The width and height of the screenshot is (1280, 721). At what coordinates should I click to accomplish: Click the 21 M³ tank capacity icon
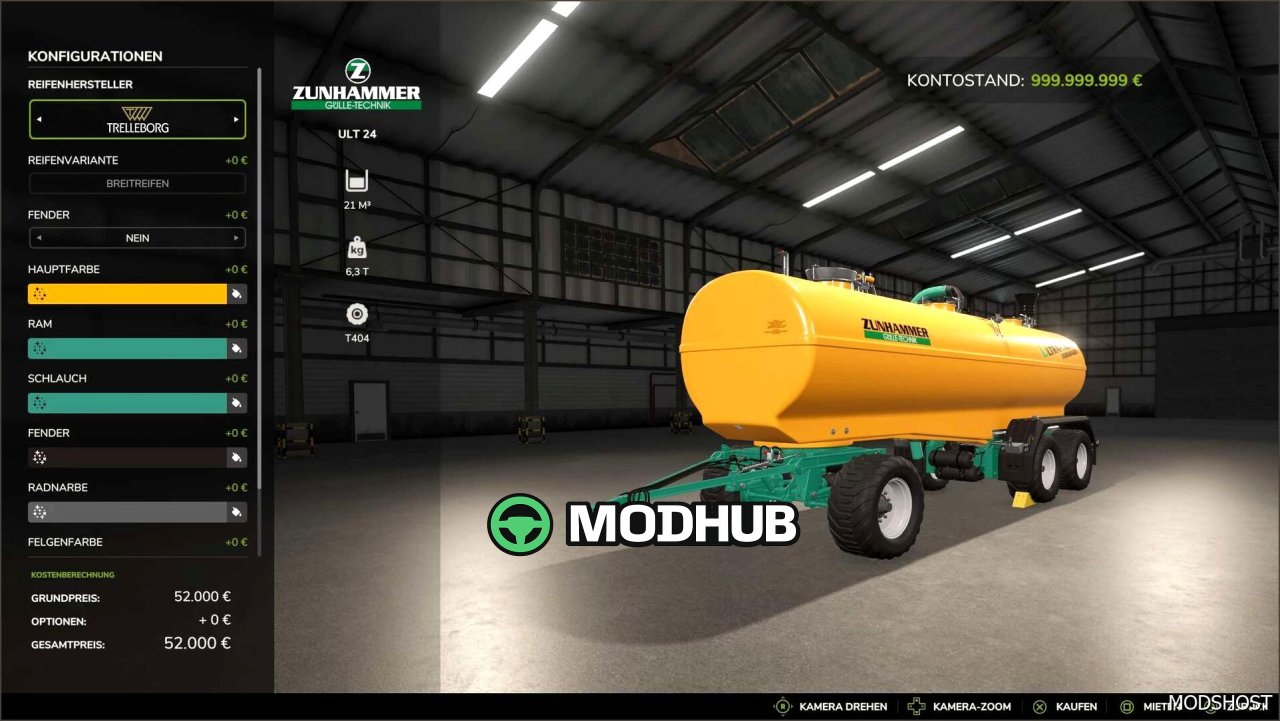pyautogui.click(x=357, y=181)
